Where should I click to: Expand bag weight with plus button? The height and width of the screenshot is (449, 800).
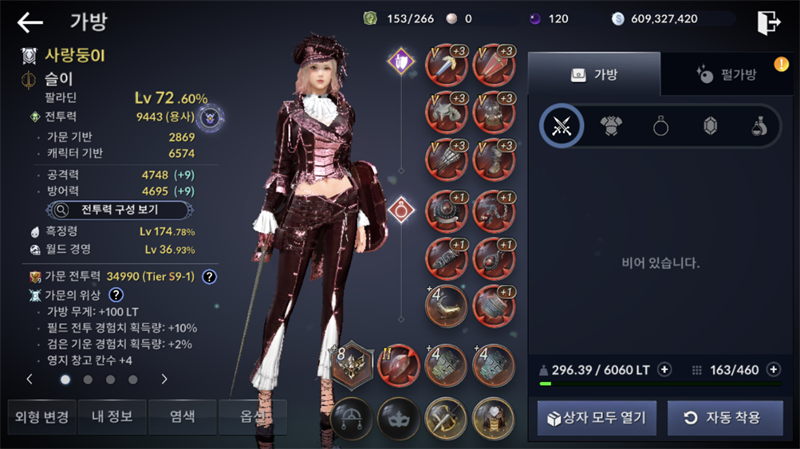pyautogui.click(x=665, y=369)
